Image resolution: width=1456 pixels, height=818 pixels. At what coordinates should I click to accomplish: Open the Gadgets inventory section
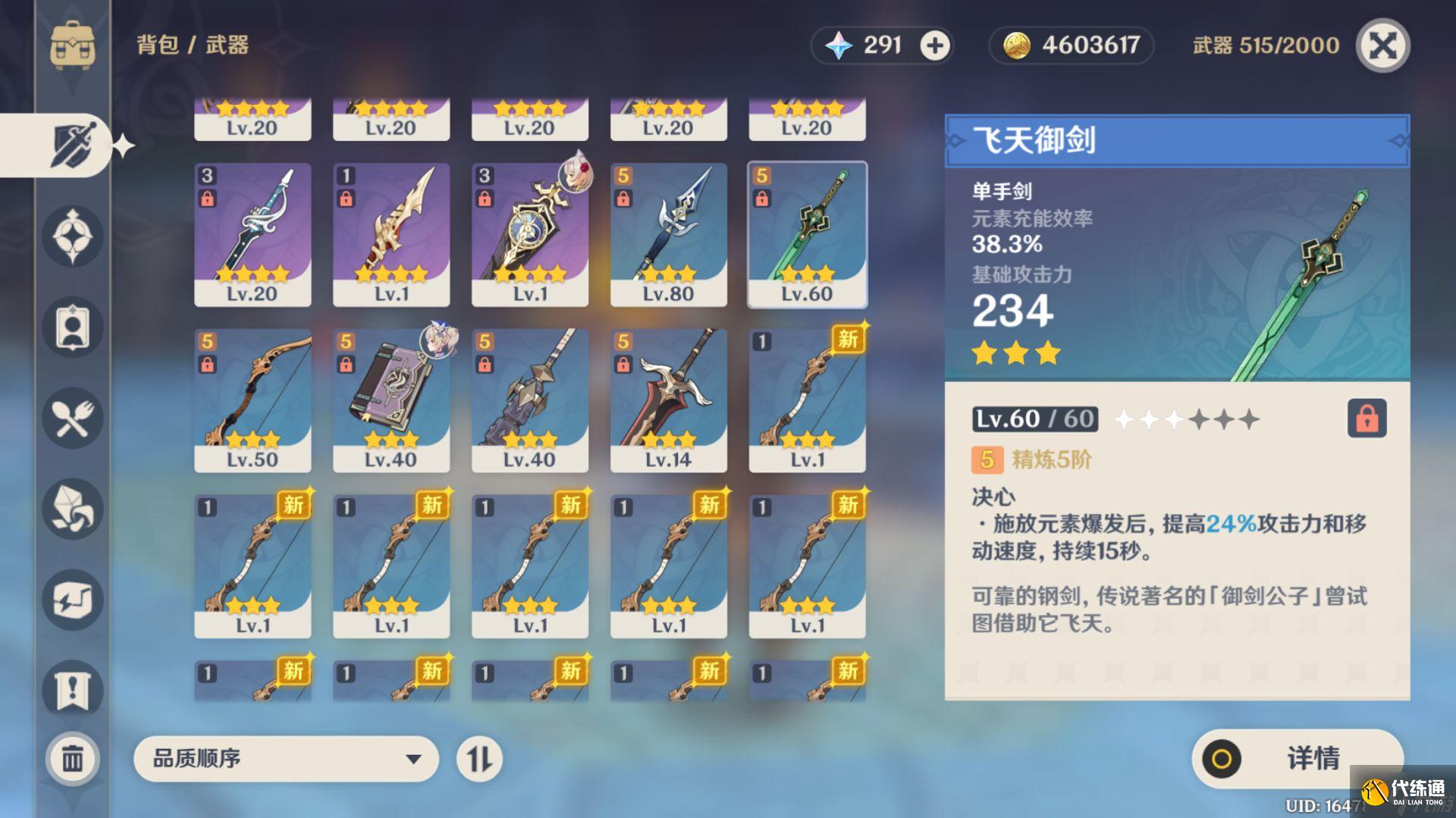pos(72,600)
